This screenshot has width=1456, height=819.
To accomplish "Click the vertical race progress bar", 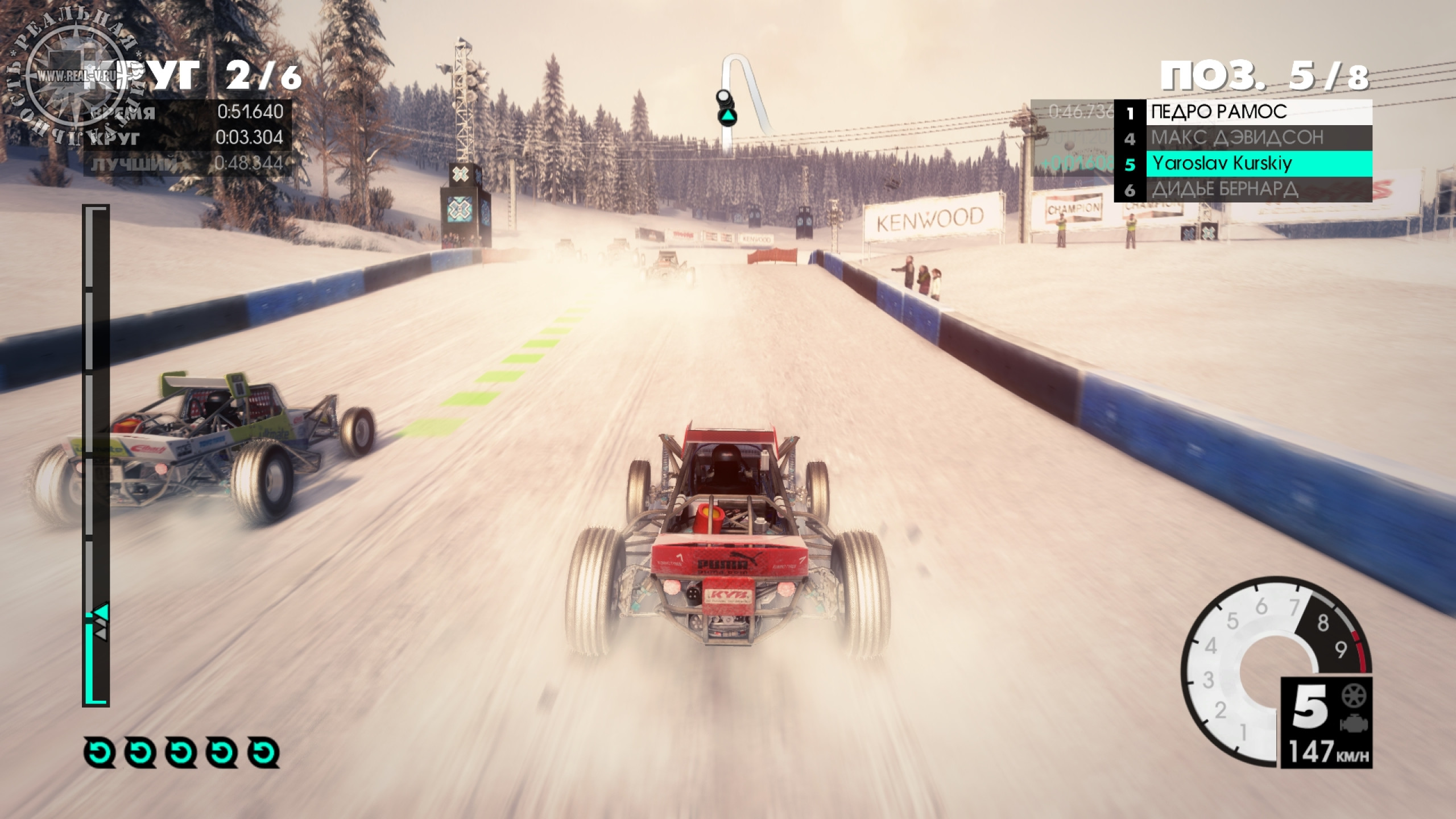I will [96, 455].
